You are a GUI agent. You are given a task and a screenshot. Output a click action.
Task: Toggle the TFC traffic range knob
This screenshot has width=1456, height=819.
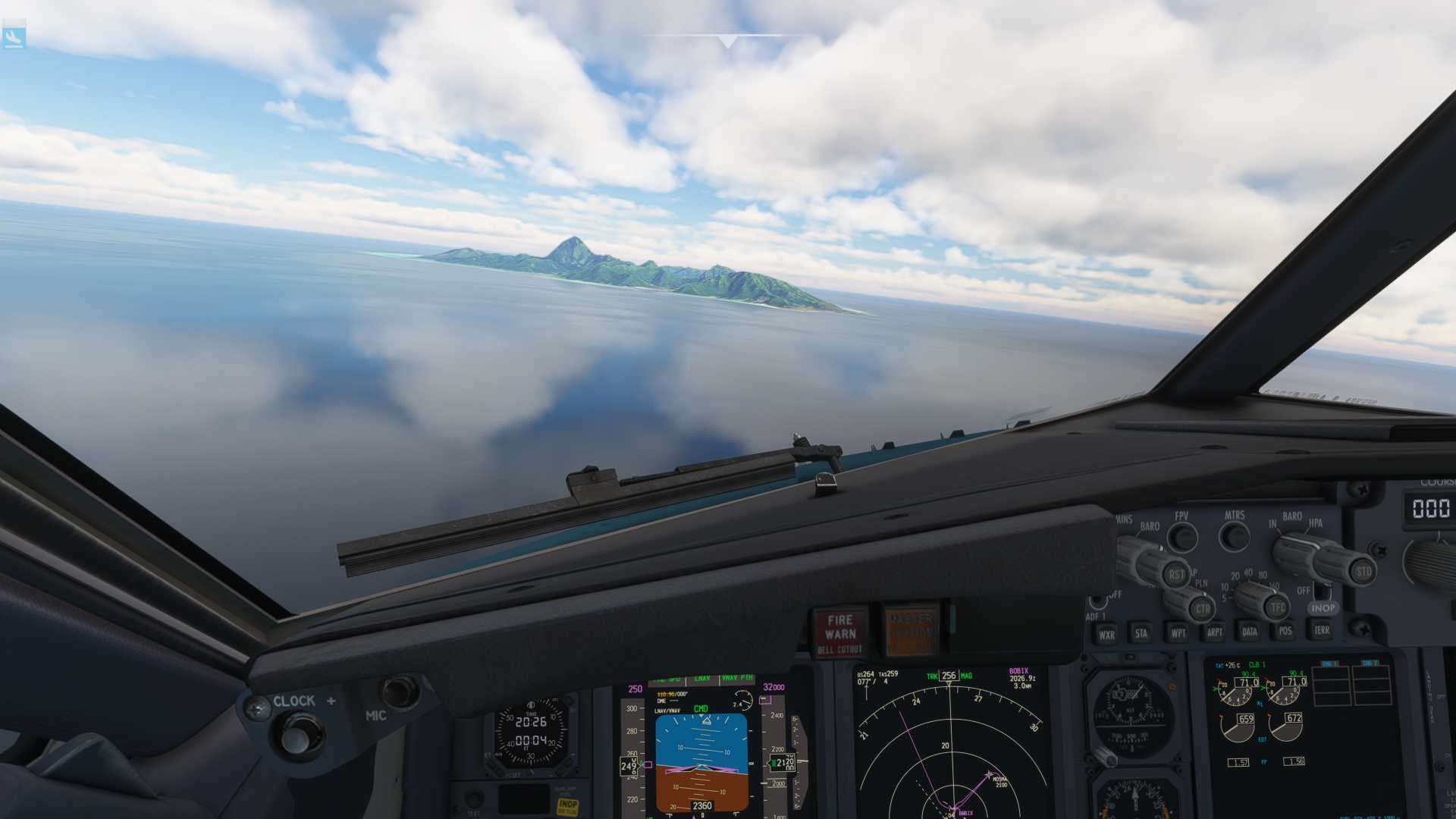tap(1277, 606)
